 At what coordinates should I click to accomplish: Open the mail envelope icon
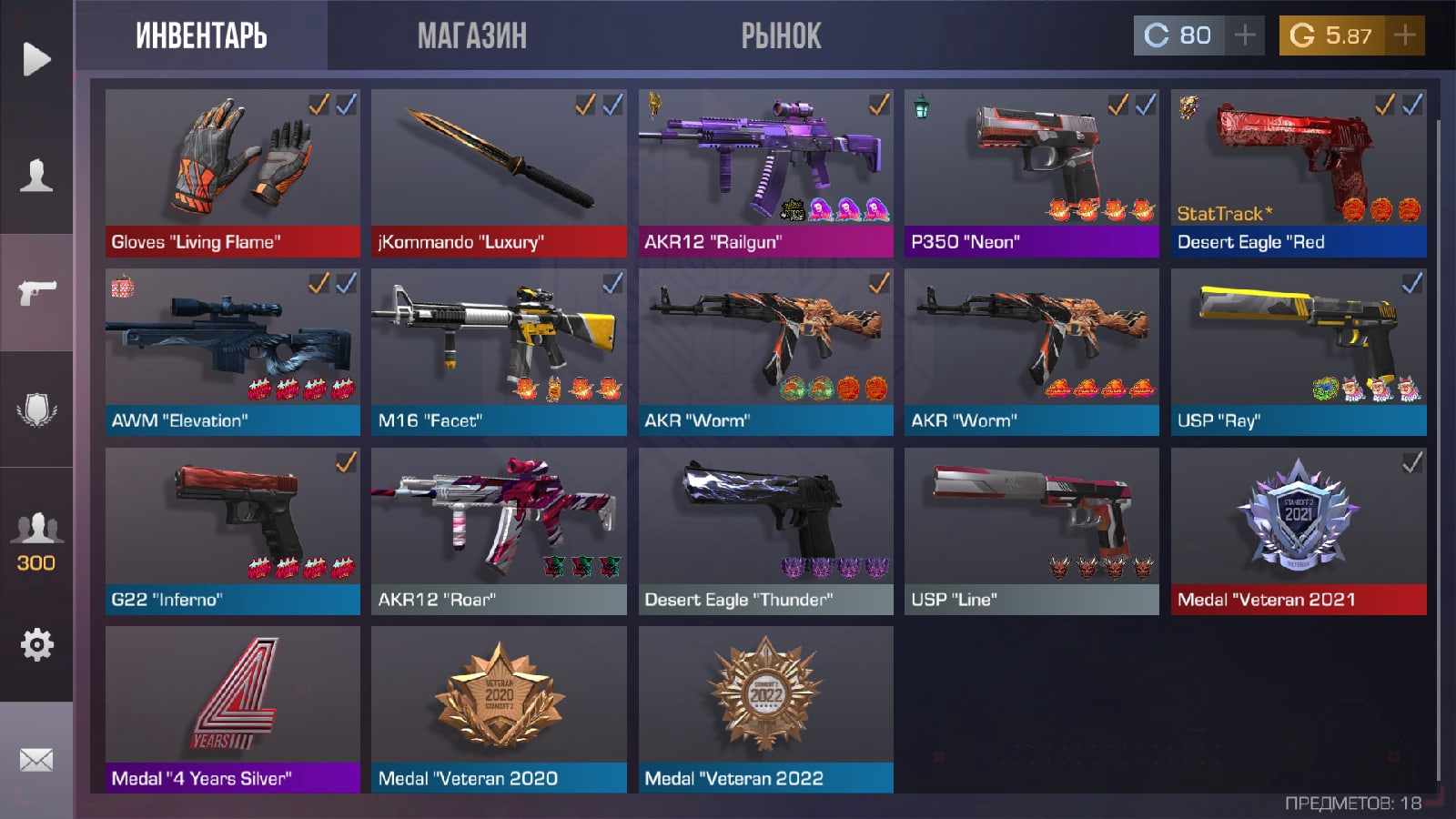click(36, 760)
